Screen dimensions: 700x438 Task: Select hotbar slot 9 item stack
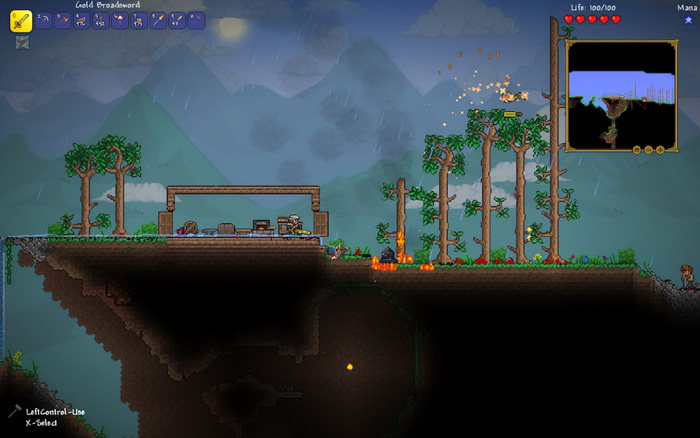coord(176,20)
